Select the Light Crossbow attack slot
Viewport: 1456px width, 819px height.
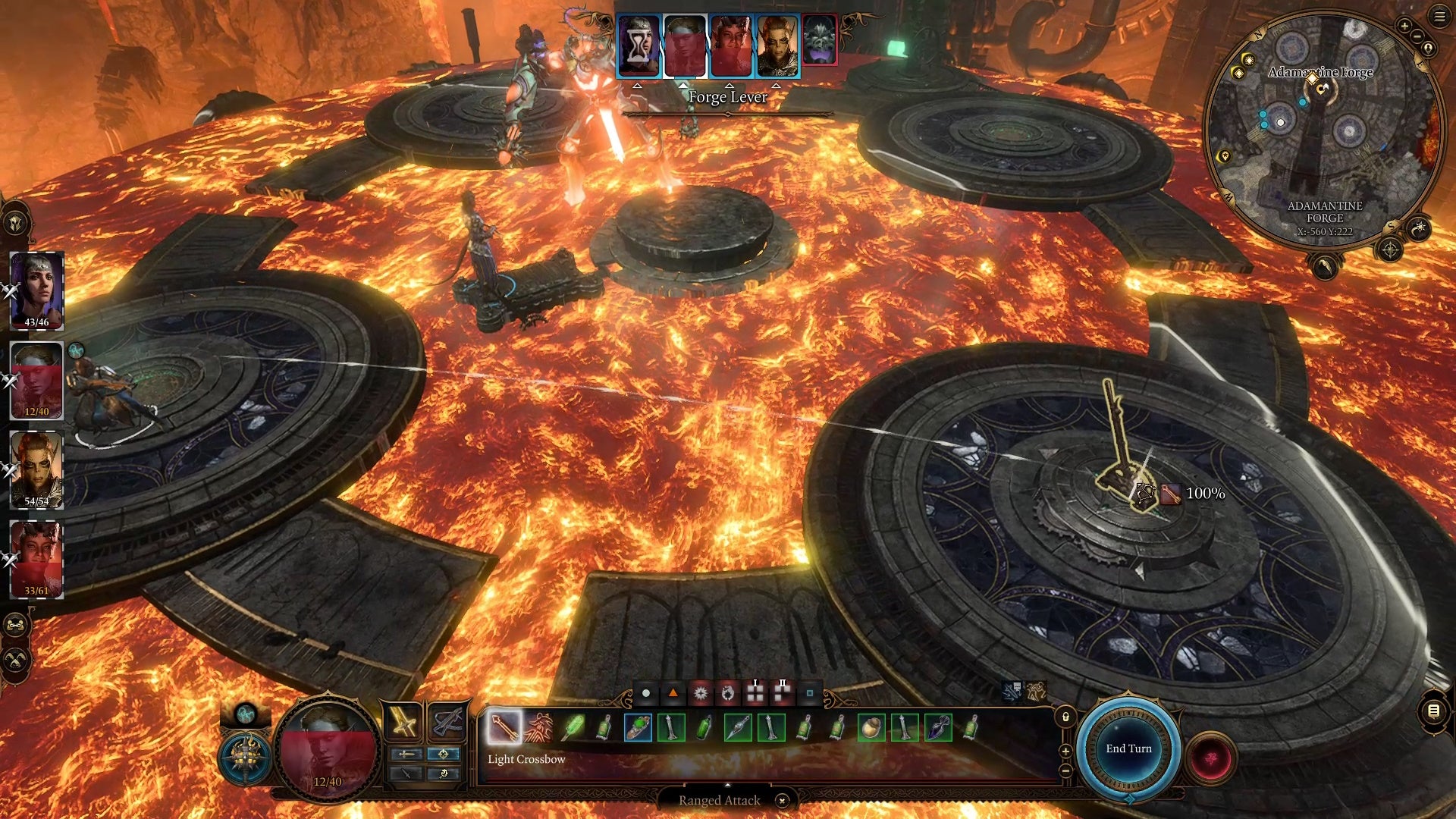(x=504, y=727)
